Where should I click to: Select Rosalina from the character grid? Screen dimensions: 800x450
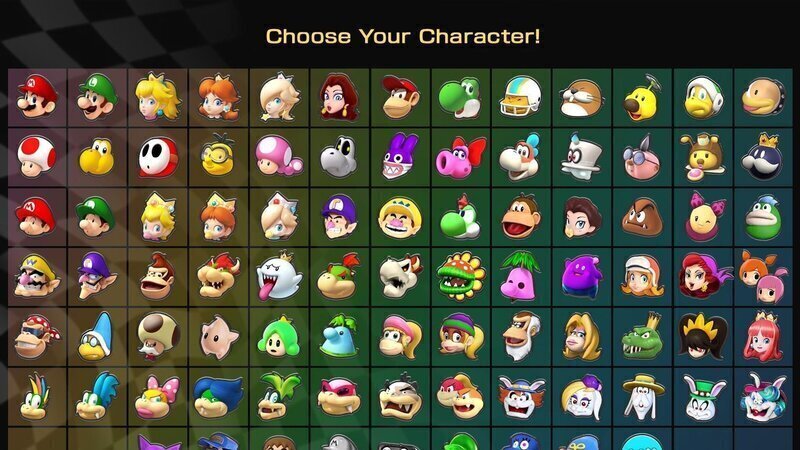[279, 97]
